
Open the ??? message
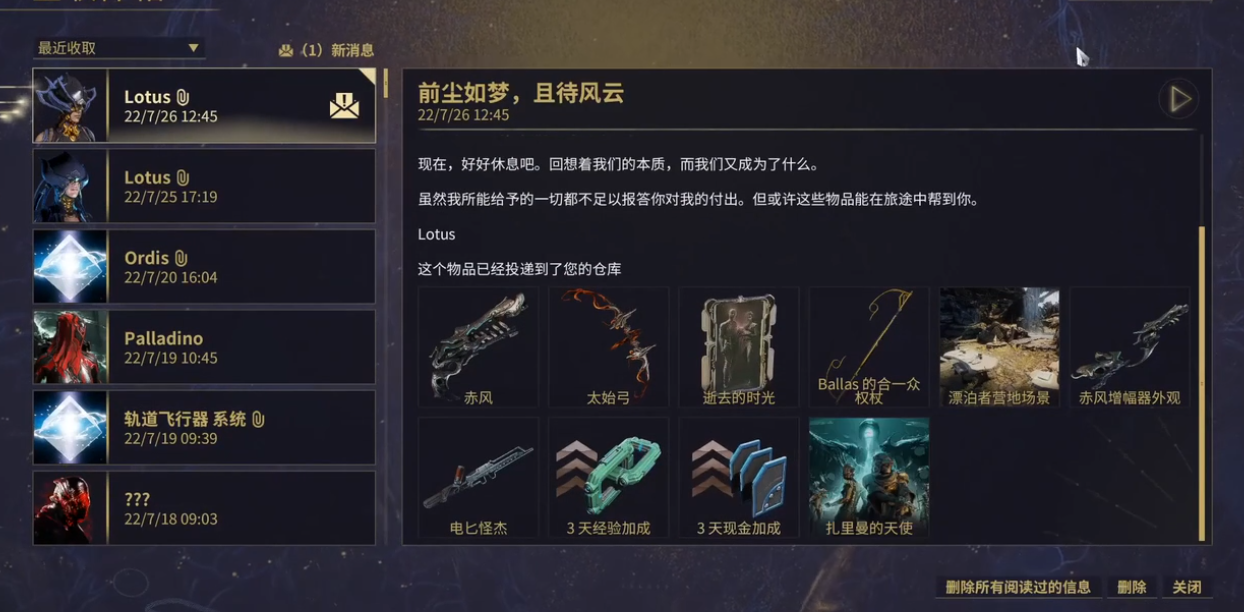[x=204, y=508]
